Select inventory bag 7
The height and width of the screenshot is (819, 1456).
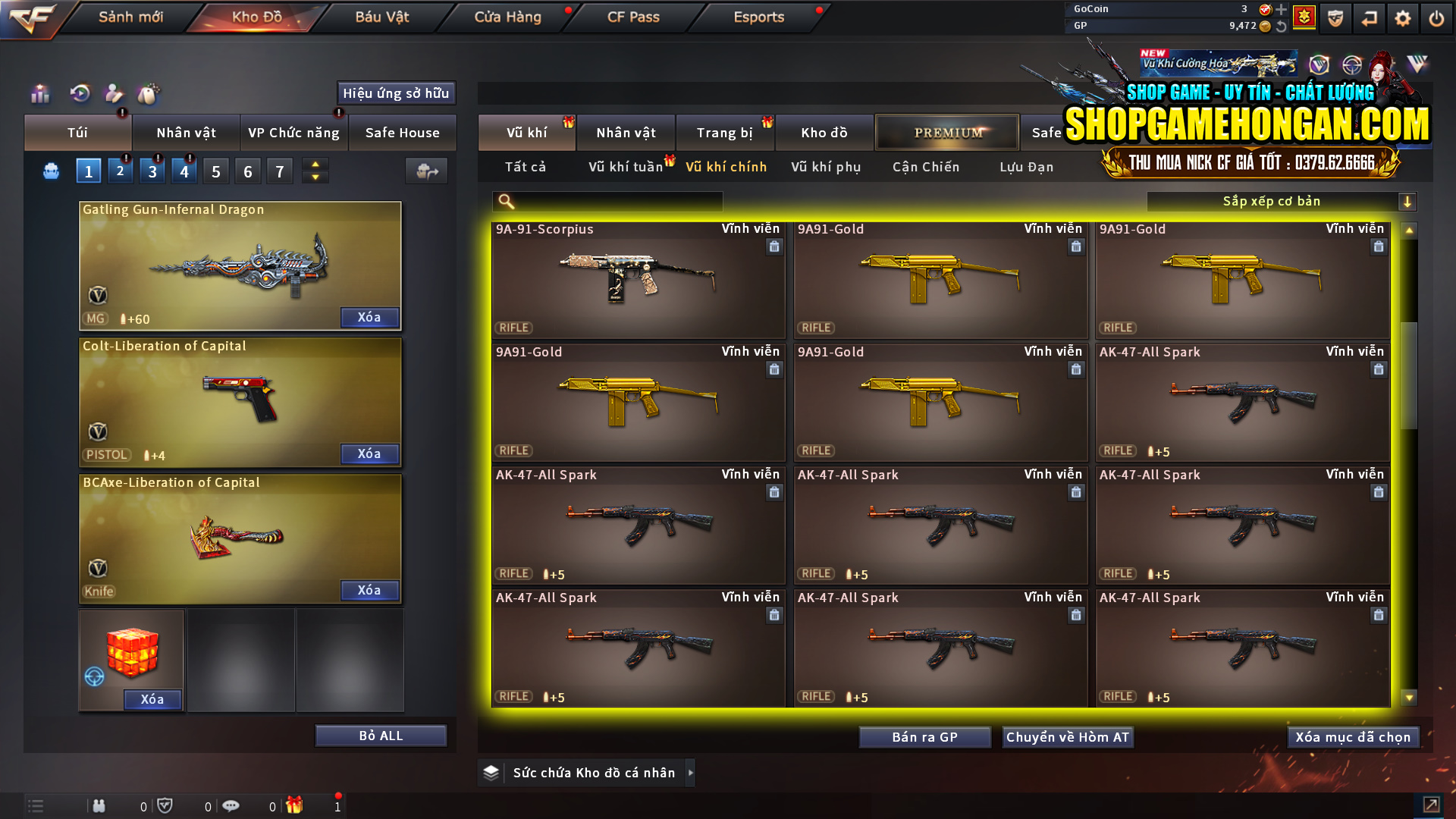pos(279,170)
